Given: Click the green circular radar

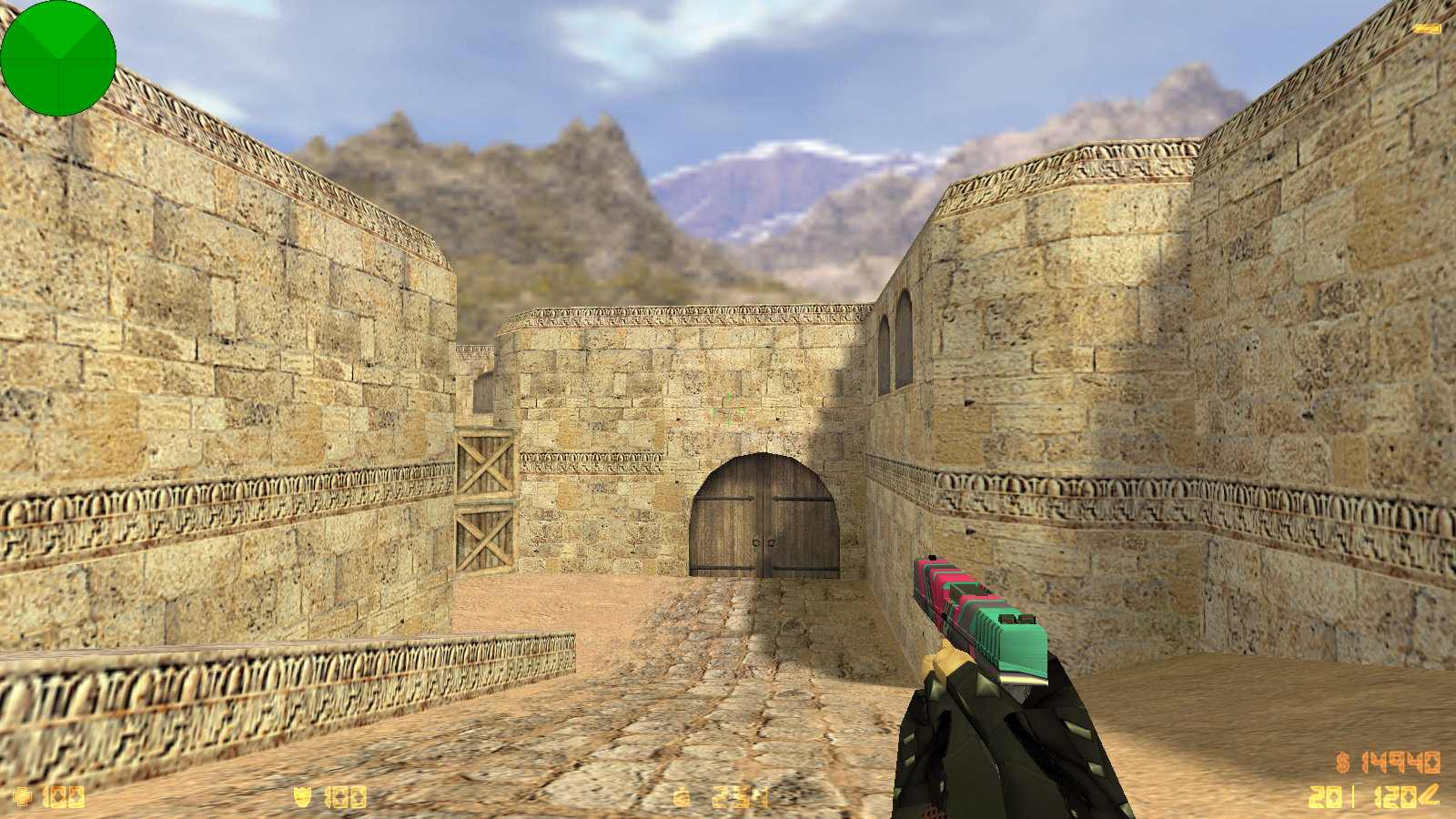Looking at the screenshot, I should pyautogui.click(x=58, y=58).
